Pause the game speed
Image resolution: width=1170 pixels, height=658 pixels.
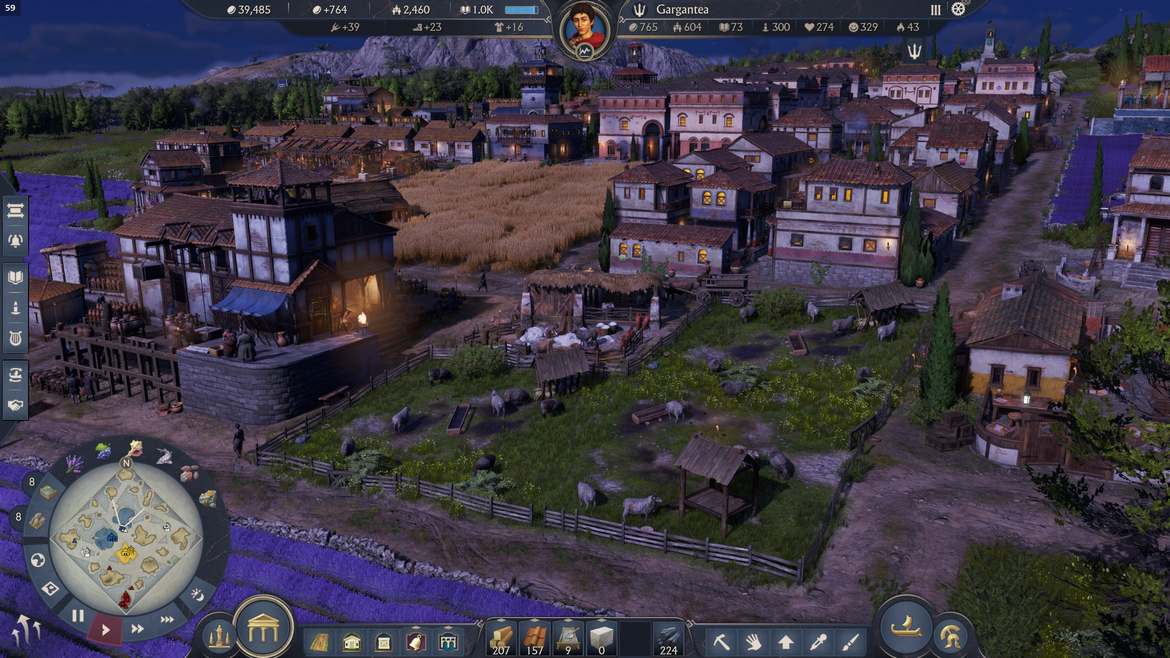click(x=78, y=616)
